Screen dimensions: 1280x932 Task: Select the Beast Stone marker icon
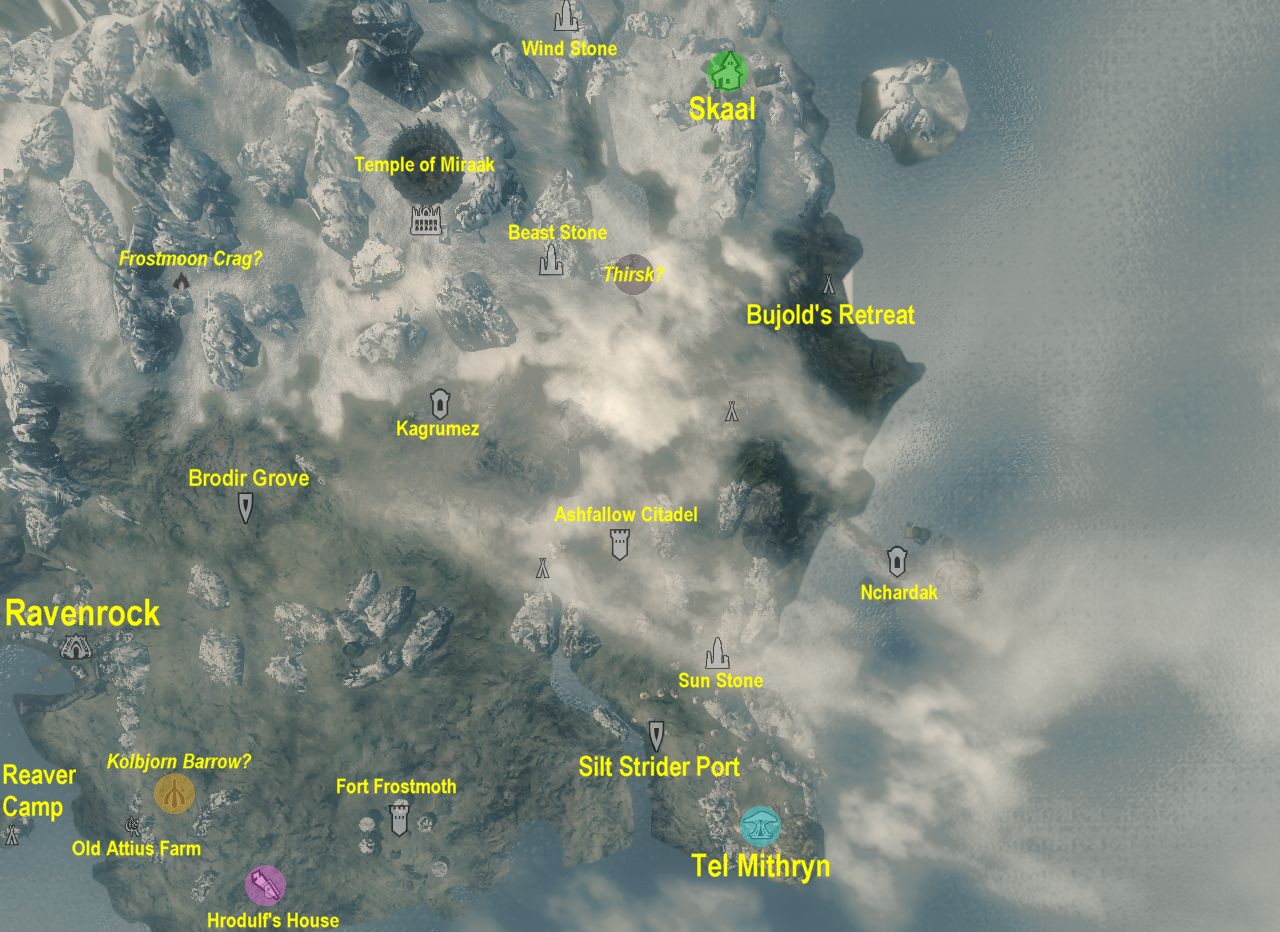click(550, 262)
